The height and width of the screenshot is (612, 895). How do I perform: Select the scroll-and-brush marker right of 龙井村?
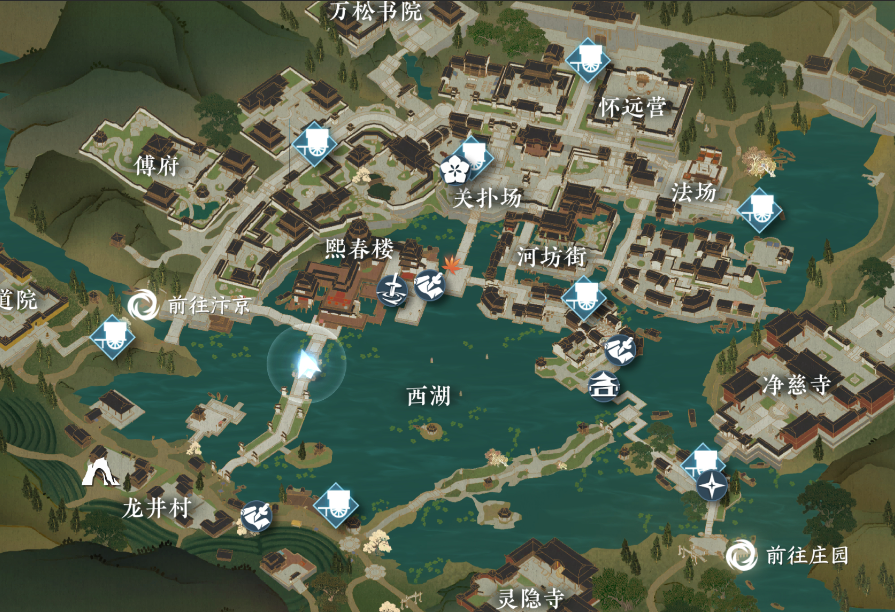[257, 516]
